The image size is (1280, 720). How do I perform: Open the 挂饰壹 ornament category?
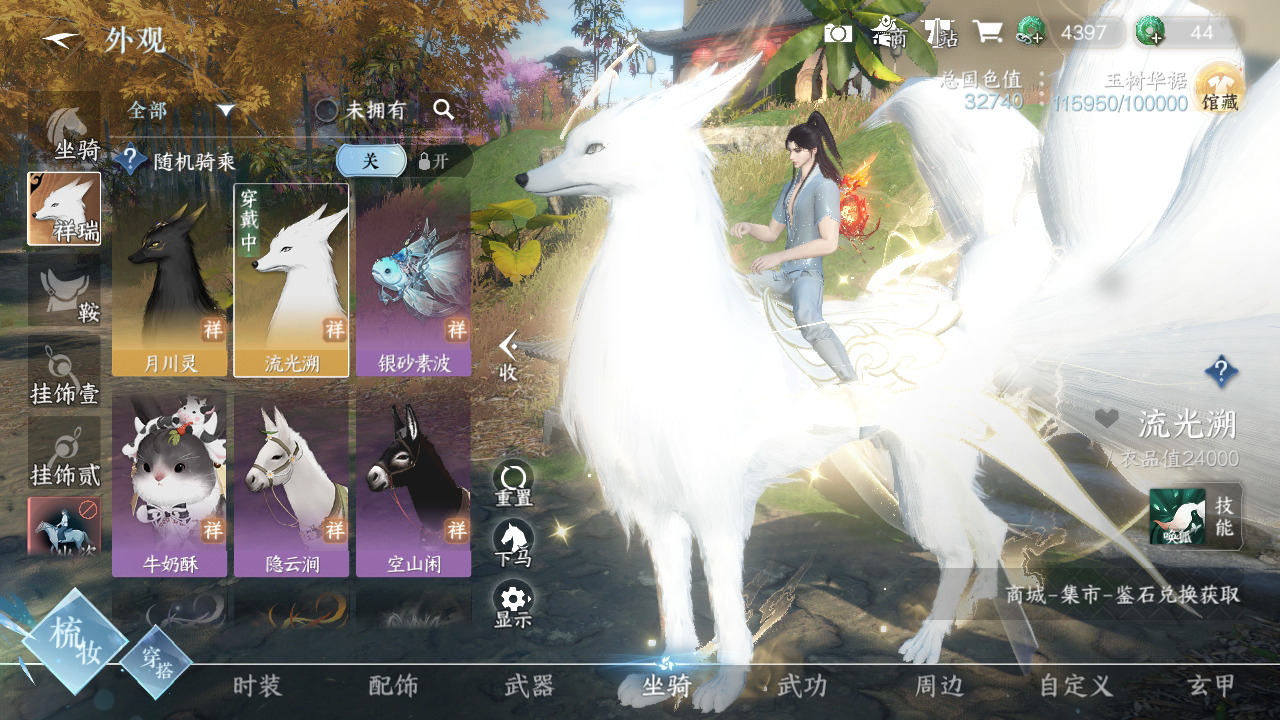point(65,376)
